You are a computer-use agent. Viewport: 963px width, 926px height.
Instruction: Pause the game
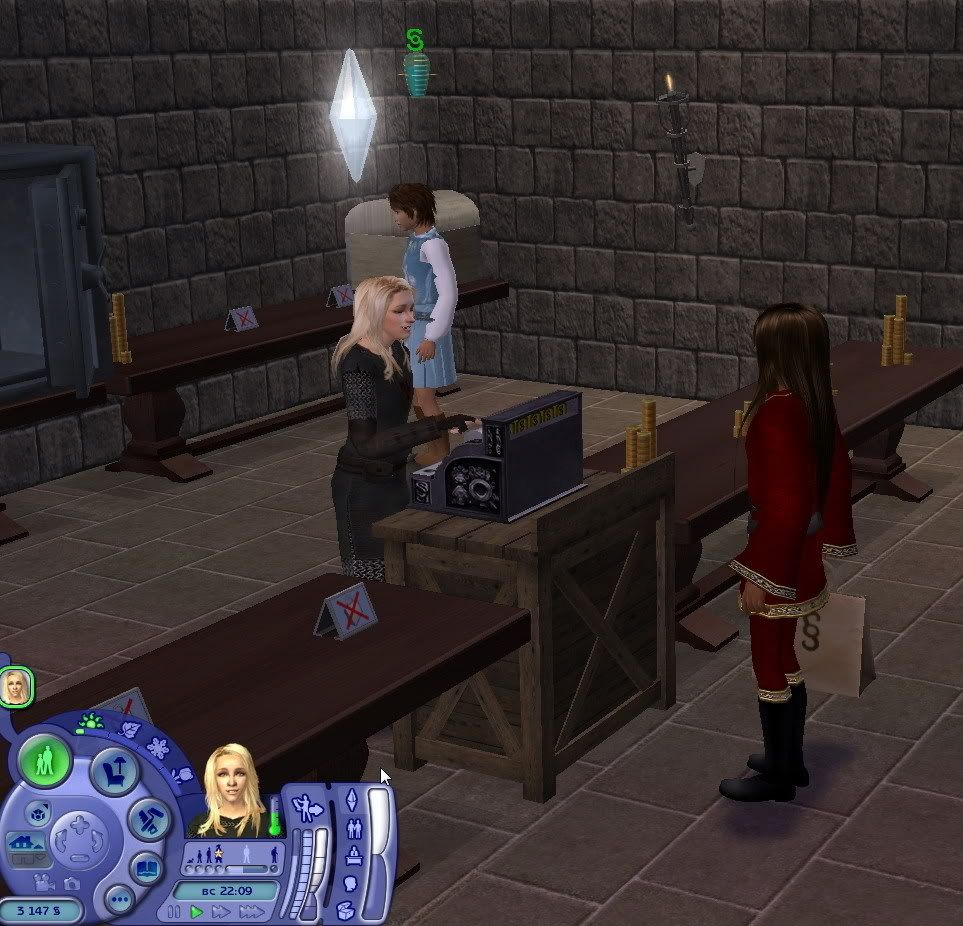176,912
